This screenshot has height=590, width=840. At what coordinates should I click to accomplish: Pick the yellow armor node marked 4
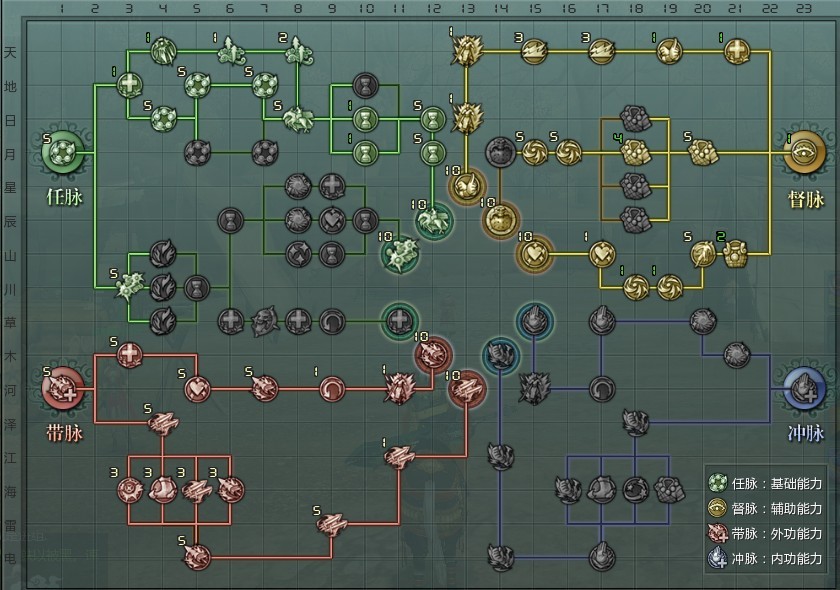pyautogui.click(x=634, y=152)
